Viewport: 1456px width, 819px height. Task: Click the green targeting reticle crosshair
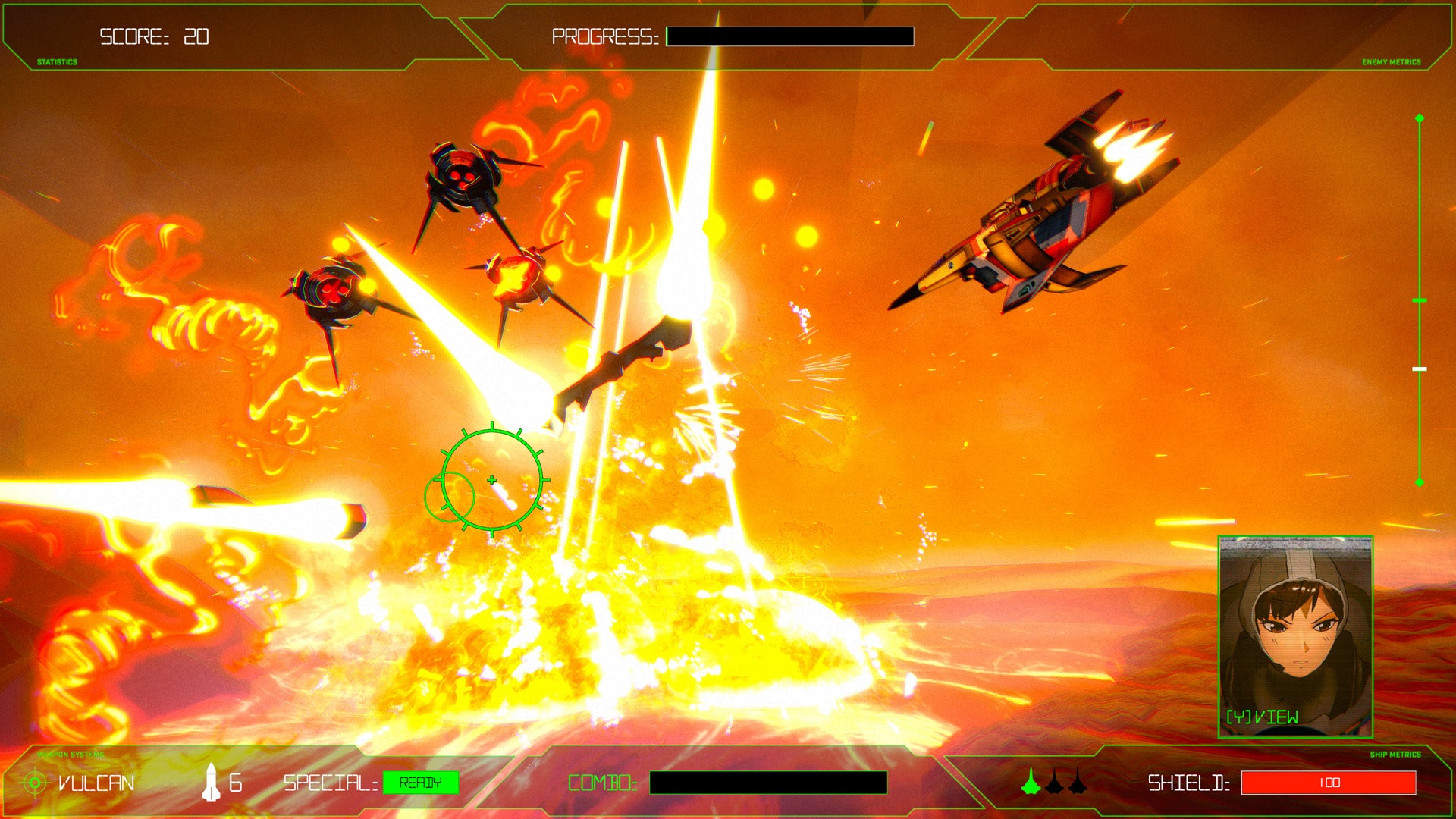click(x=493, y=478)
